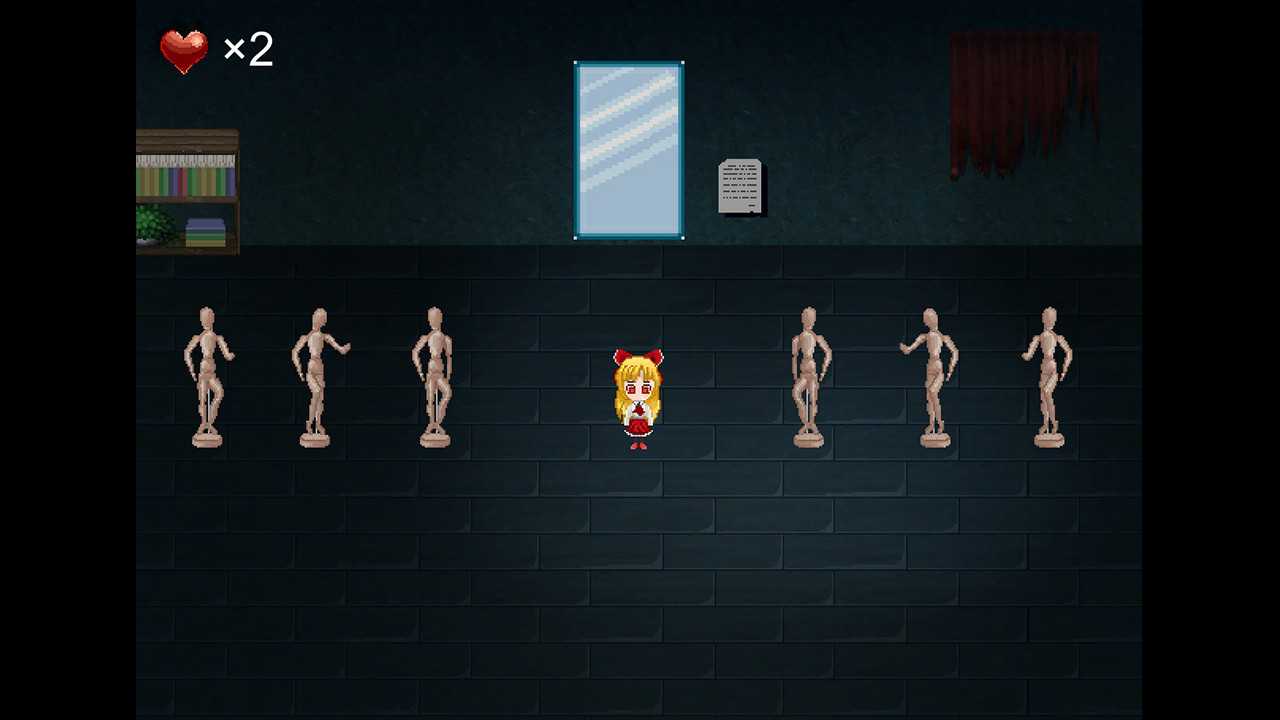The image size is (1280, 720).
Task: Click the mannequin immediately right of the girl
Action: point(808,375)
